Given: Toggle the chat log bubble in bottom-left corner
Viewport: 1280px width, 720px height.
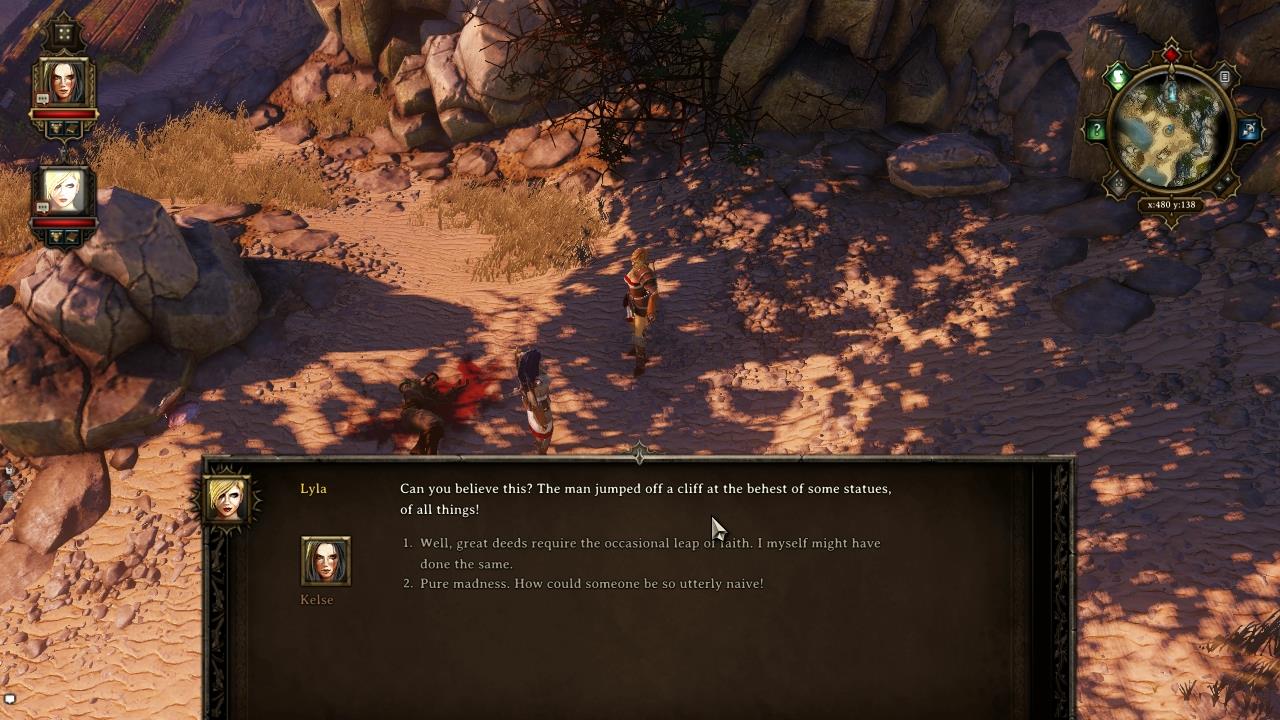Looking at the screenshot, I should click(x=10, y=698).
